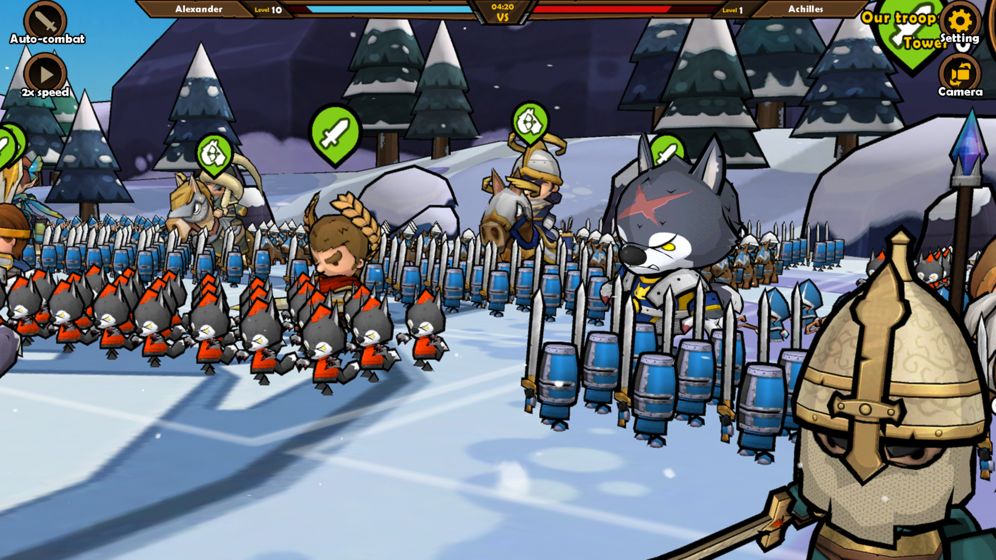Enable Auto-combat mode
The image size is (996, 560).
pos(45,20)
